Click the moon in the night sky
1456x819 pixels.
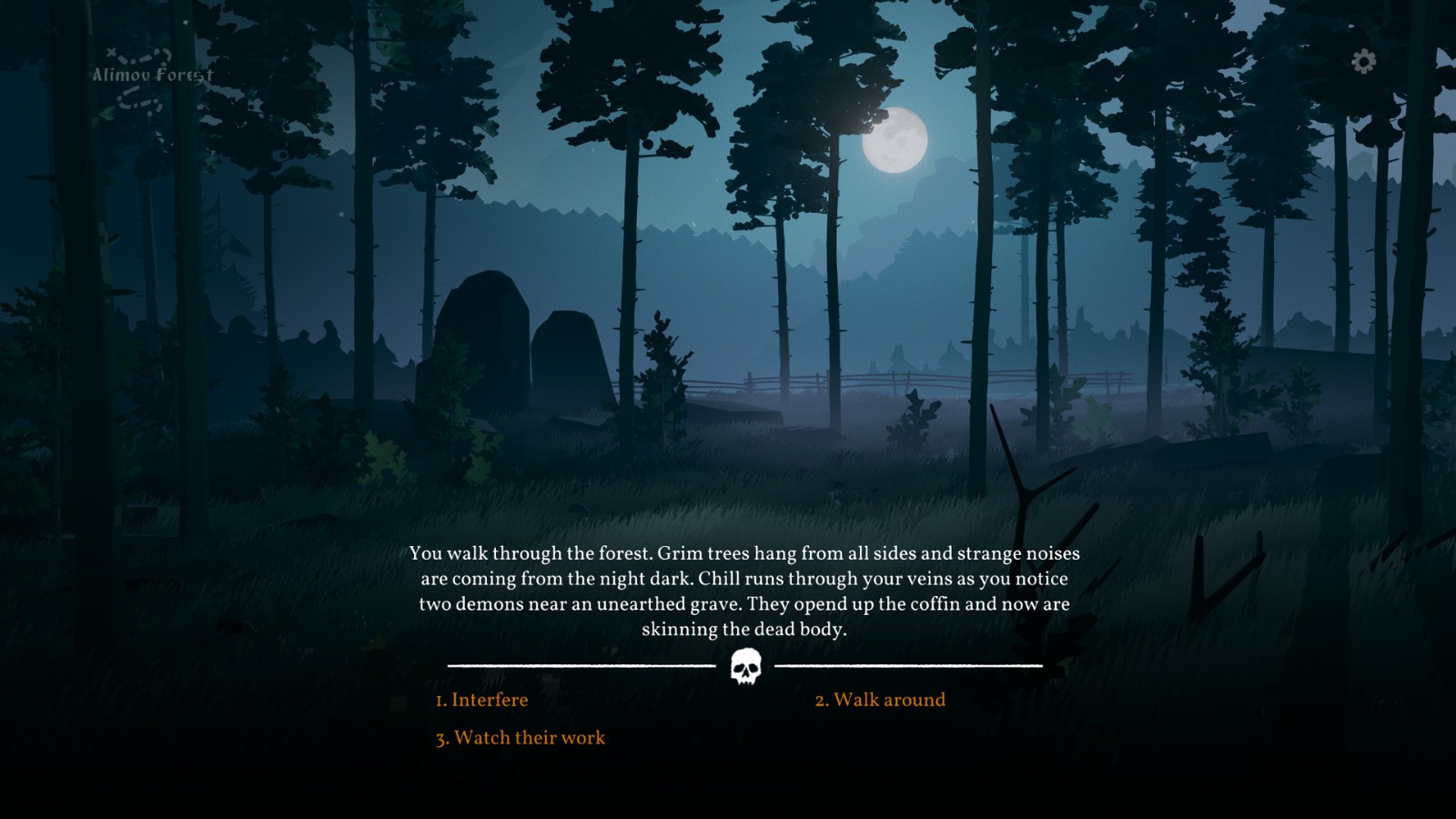click(896, 141)
